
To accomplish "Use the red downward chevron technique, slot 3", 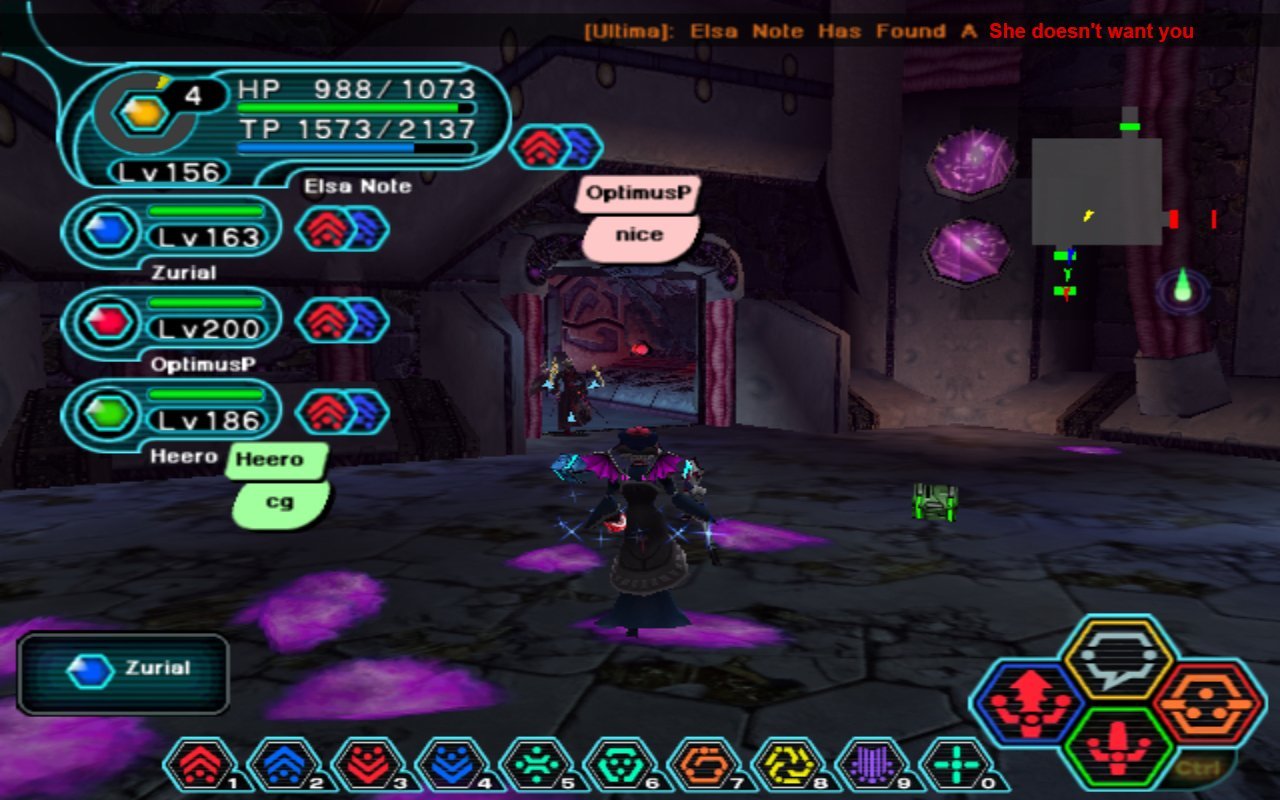I will 371,766.
